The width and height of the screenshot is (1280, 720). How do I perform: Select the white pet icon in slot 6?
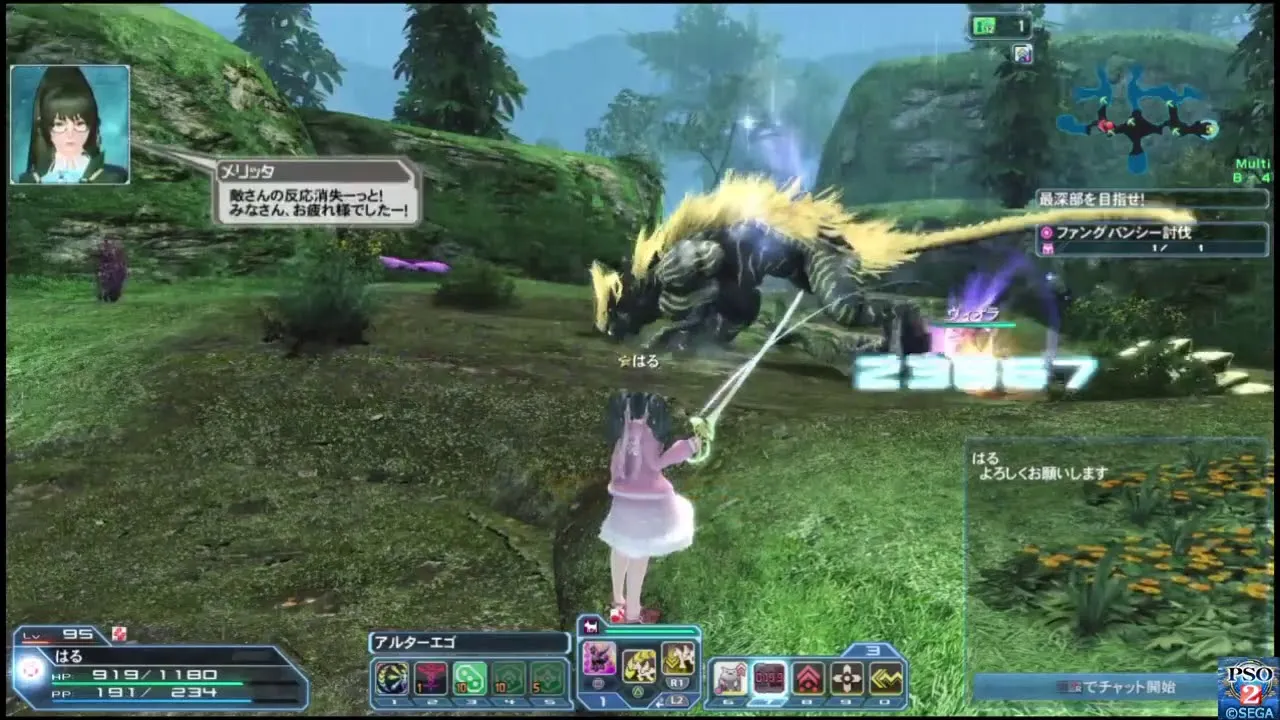(730, 679)
